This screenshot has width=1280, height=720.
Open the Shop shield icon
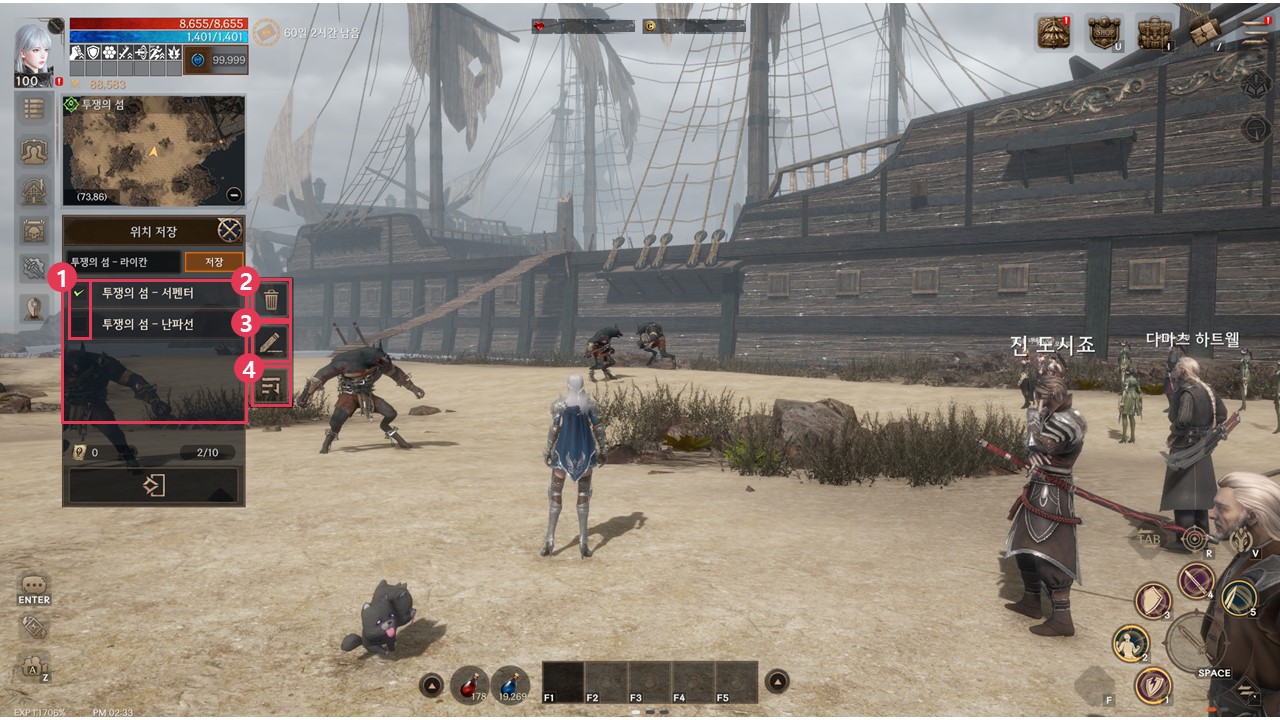[1102, 32]
